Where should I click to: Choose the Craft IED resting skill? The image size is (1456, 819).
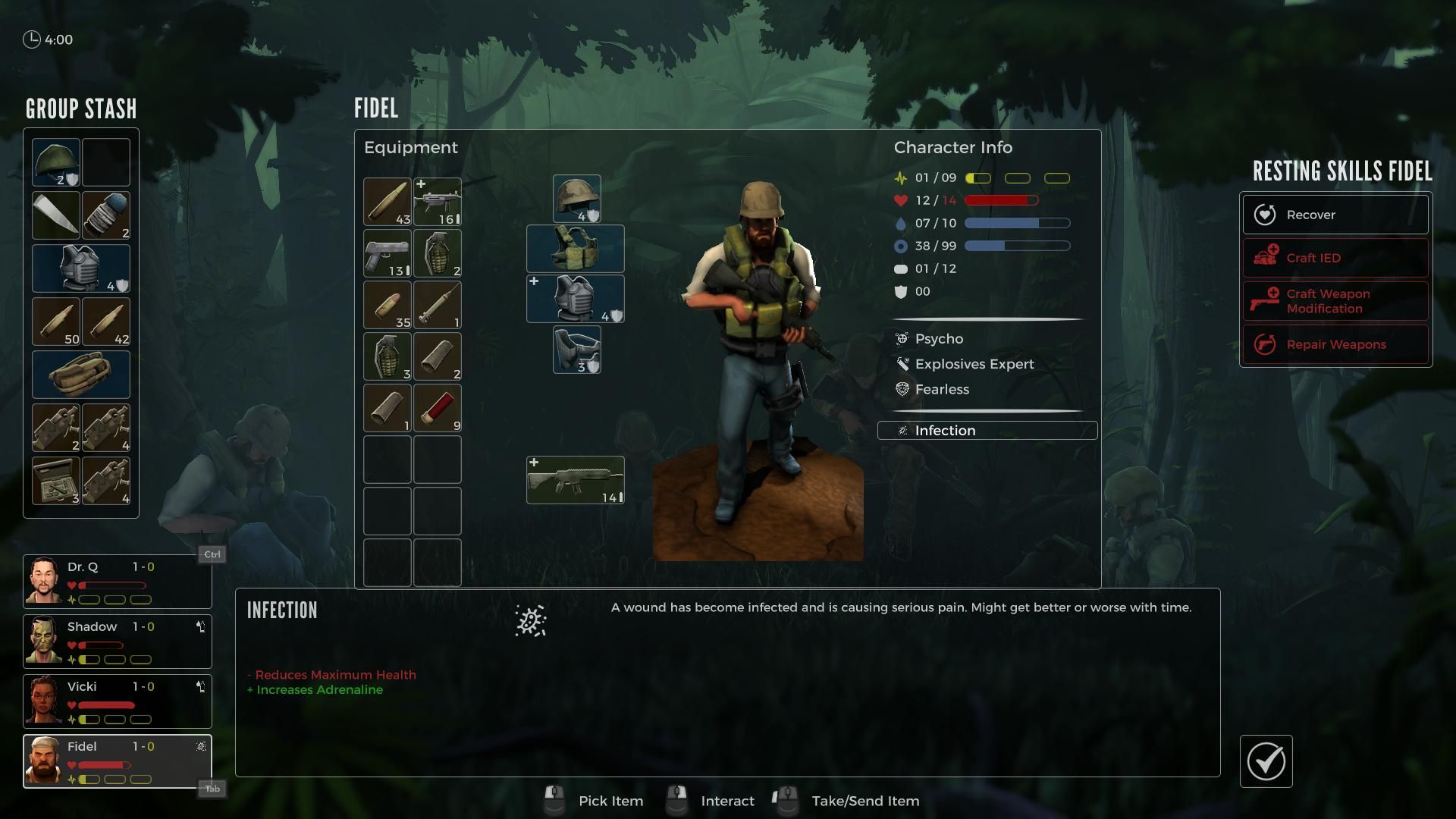point(1335,258)
